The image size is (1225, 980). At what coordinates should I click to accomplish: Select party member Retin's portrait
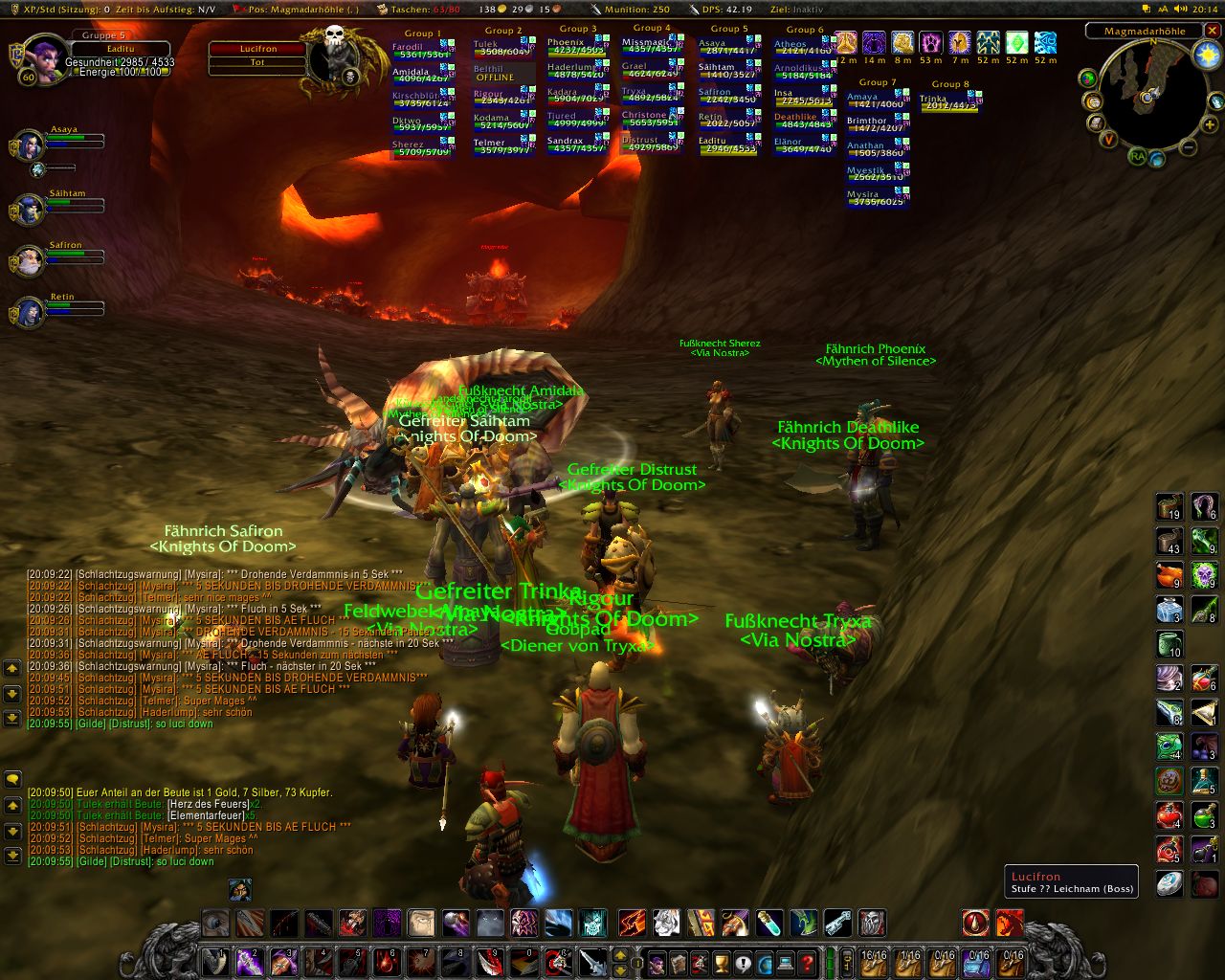tap(30, 312)
